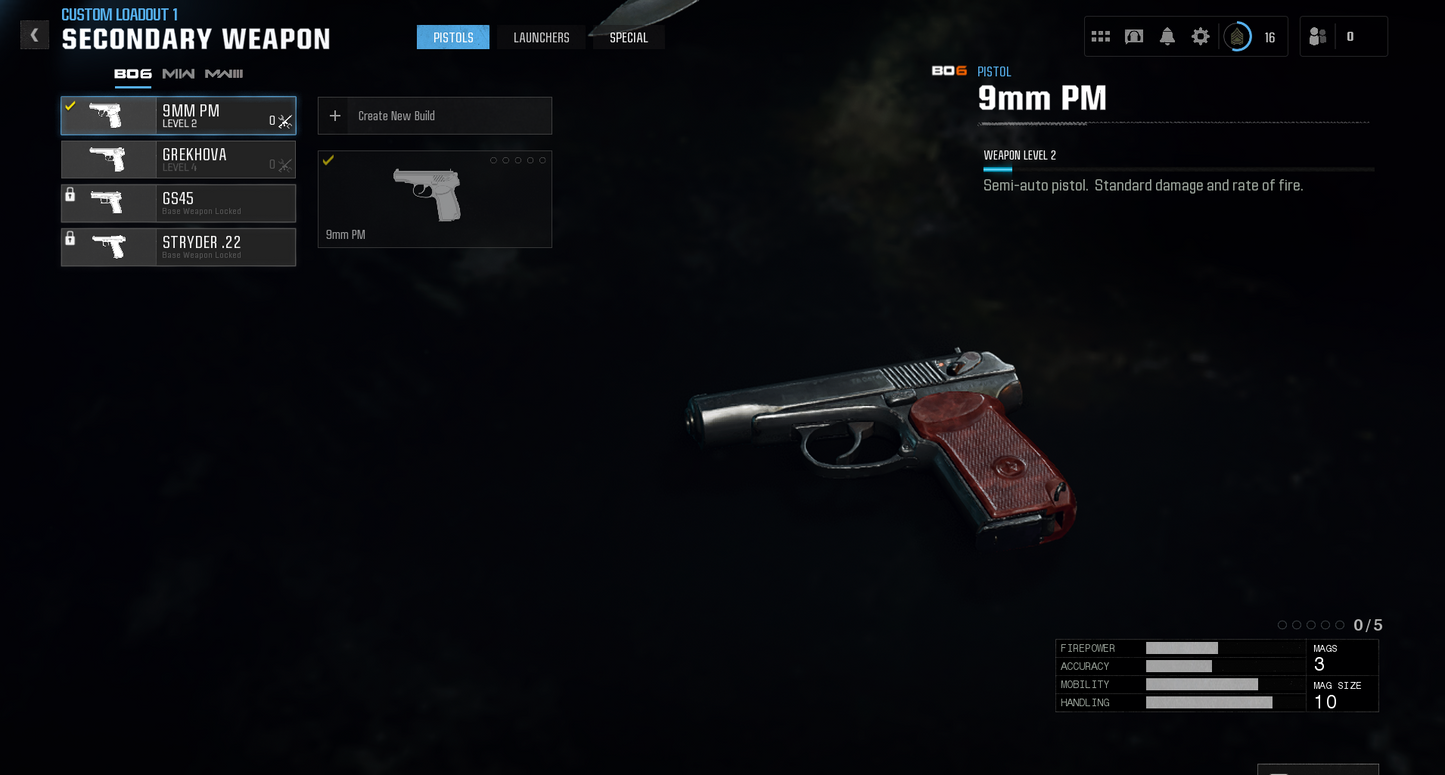1445x775 pixels.
Task: Create New Build for this pistol
Action: tap(435, 116)
